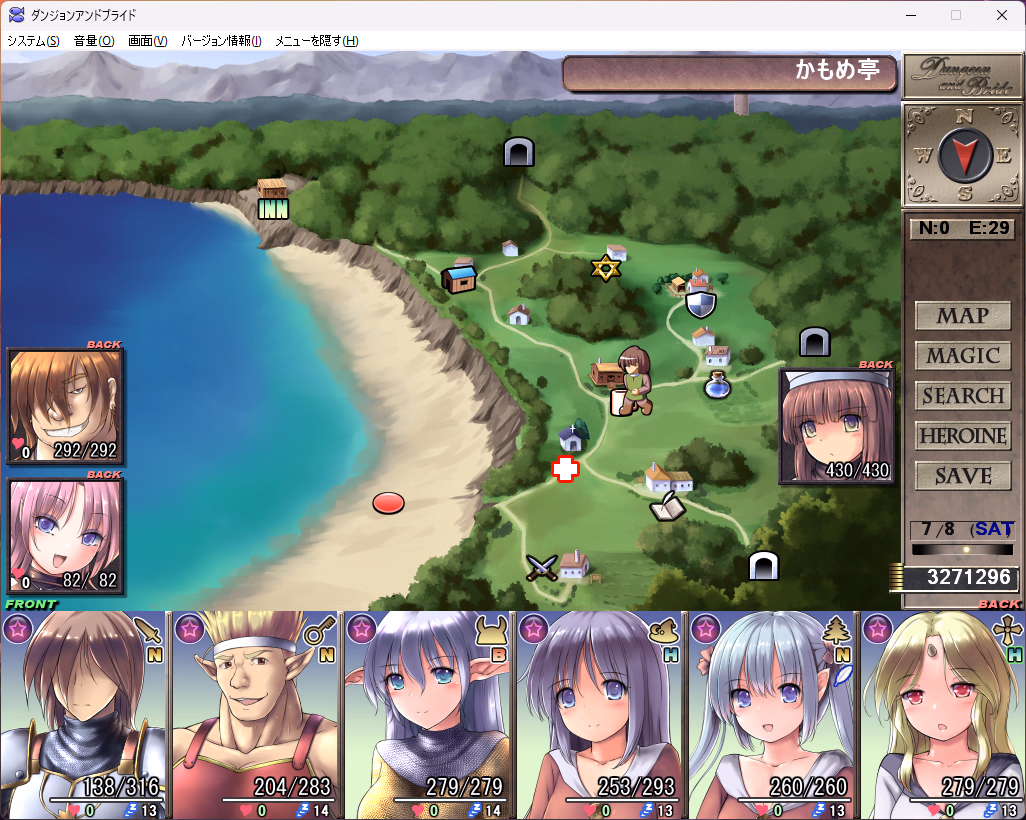This screenshot has width=1026, height=820.
Task: Choose the crossed swords weapon shop marker
Action: click(542, 568)
